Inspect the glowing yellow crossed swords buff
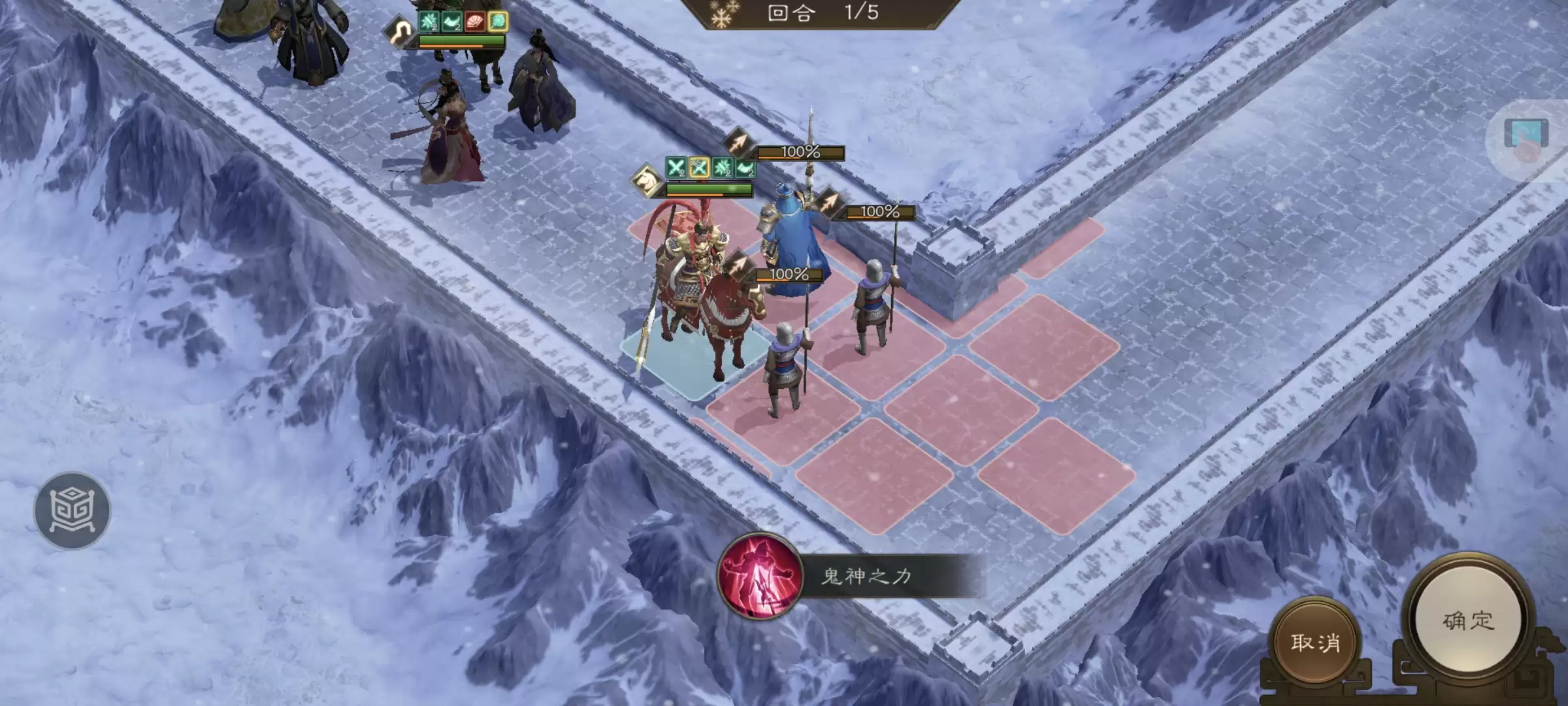Screen dimensions: 1568x706 coord(698,167)
